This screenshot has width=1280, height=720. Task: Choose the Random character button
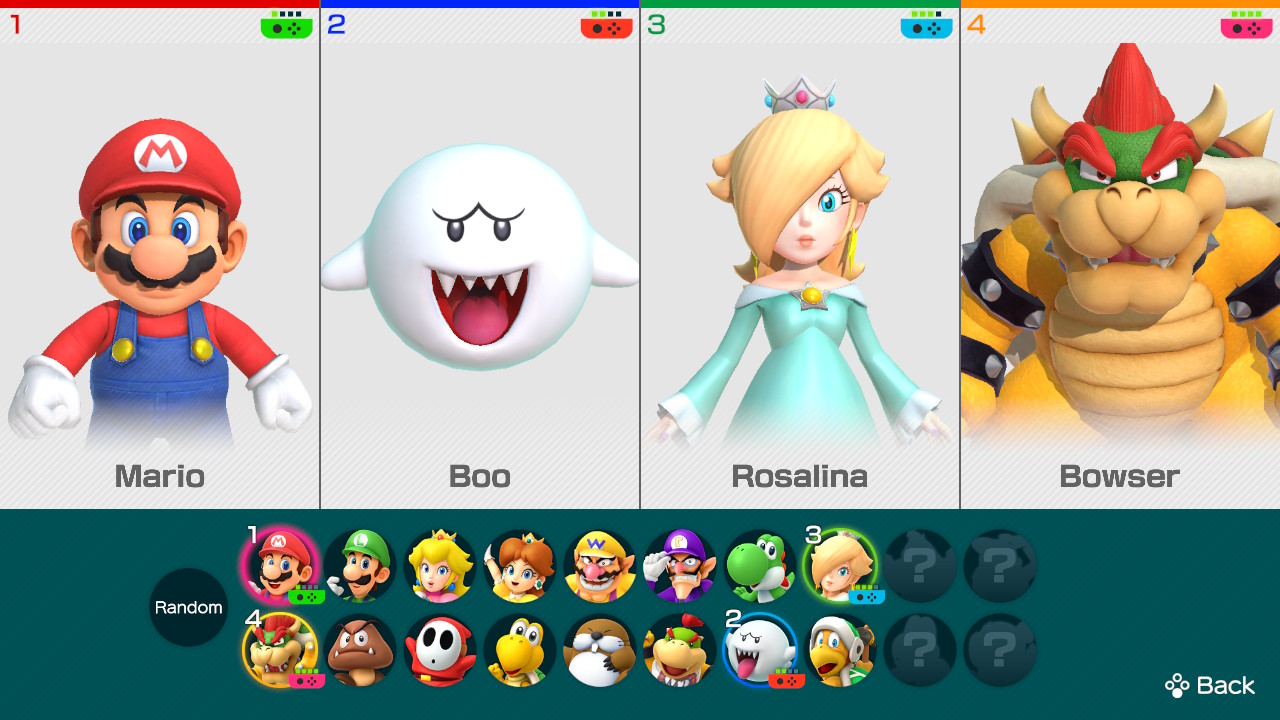[x=188, y=607]
